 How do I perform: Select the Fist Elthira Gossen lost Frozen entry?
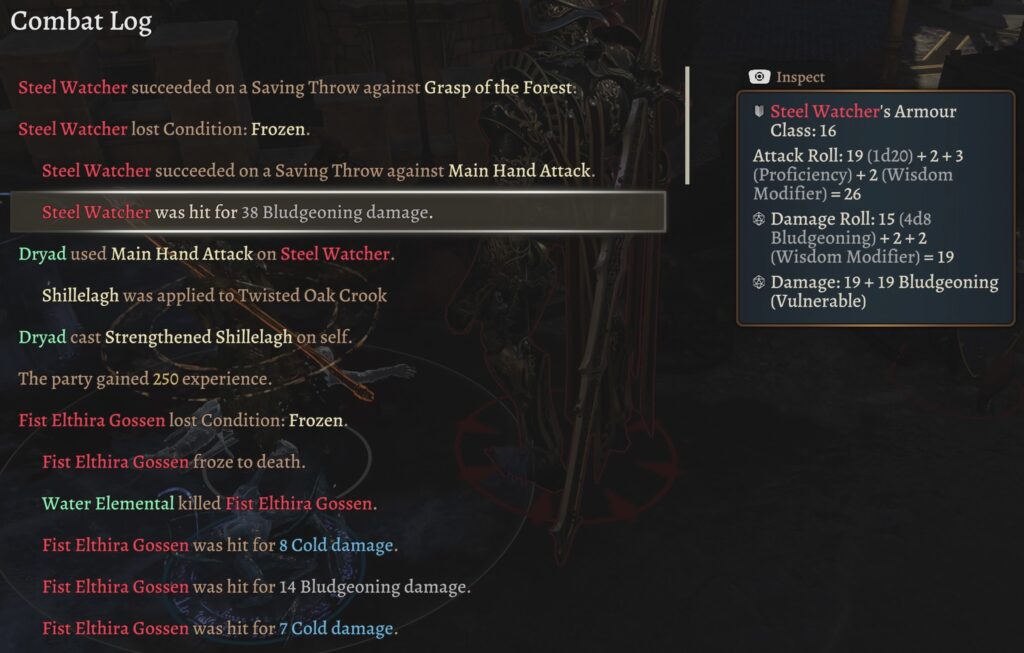coord(183,420)
